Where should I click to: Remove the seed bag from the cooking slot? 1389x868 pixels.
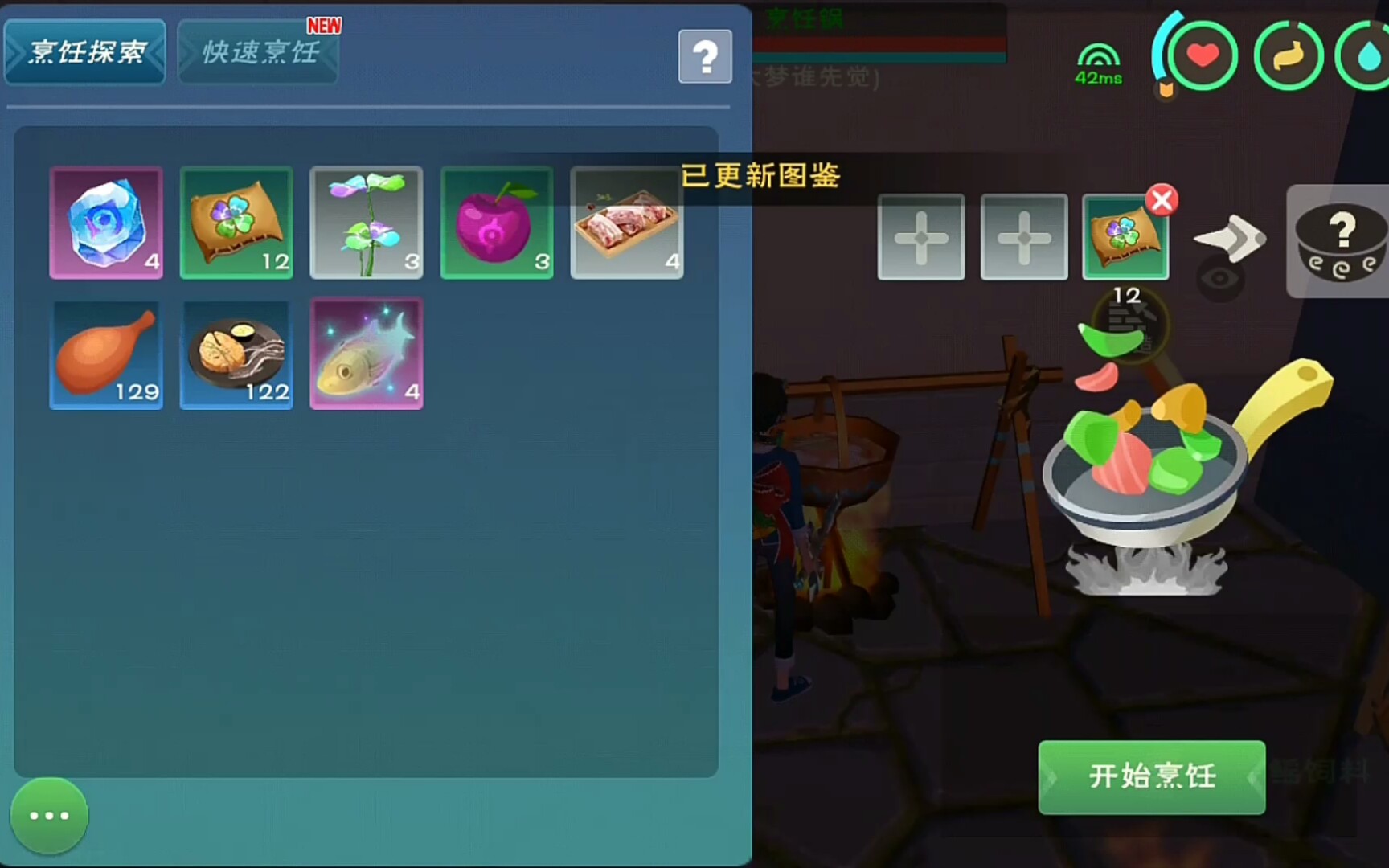(x=1162, y=202)
